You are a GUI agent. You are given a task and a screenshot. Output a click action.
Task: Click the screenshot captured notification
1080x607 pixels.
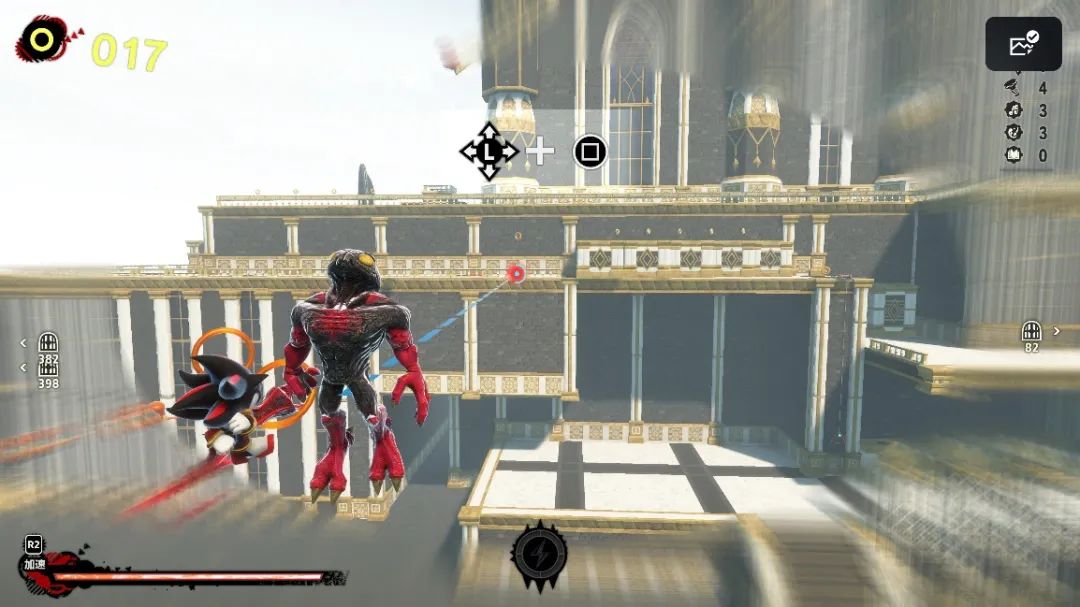tap(1023, 44)
